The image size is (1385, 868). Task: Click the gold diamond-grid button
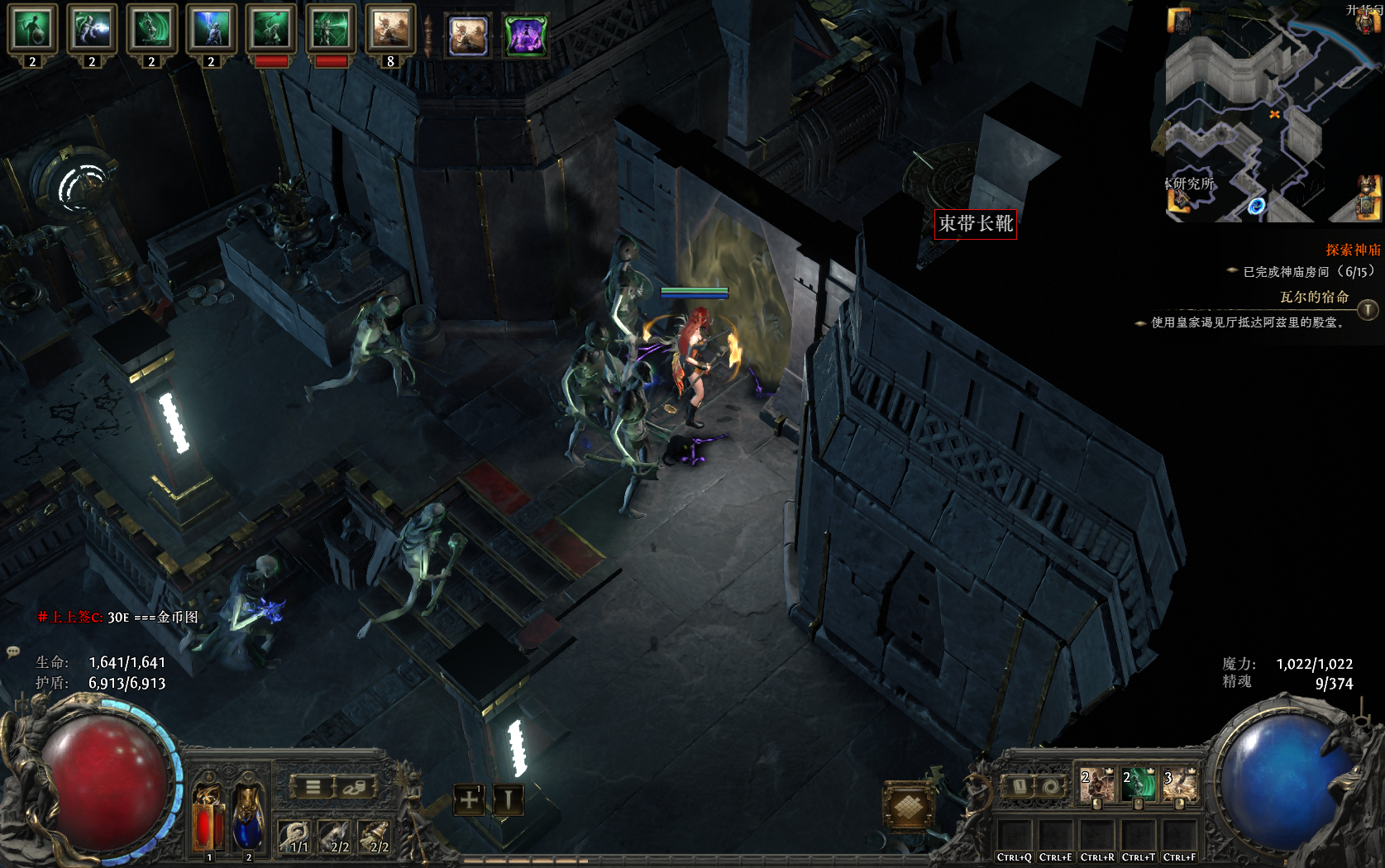point(908,805)
